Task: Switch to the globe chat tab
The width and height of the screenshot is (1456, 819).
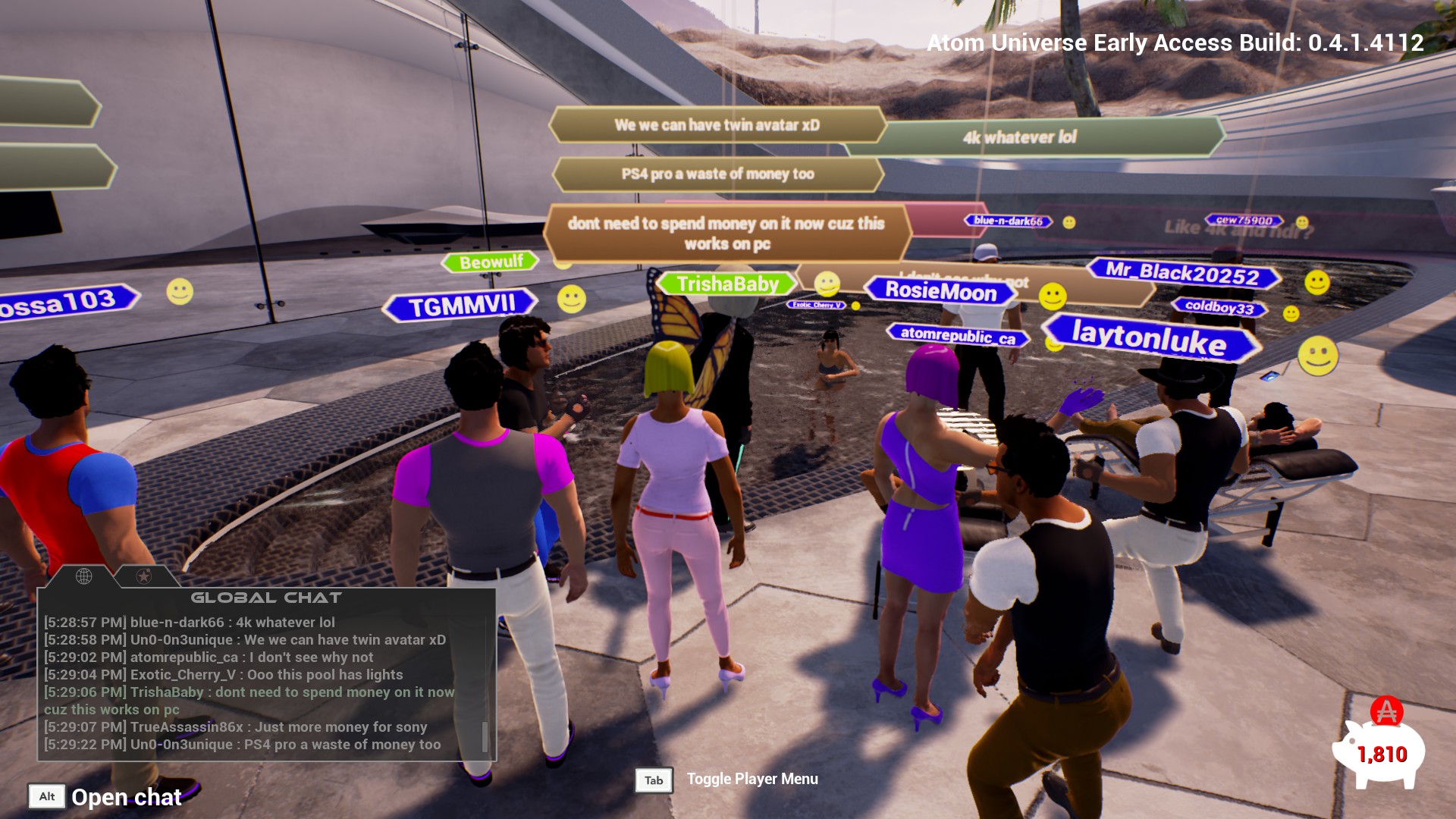Action: point(84,576)
